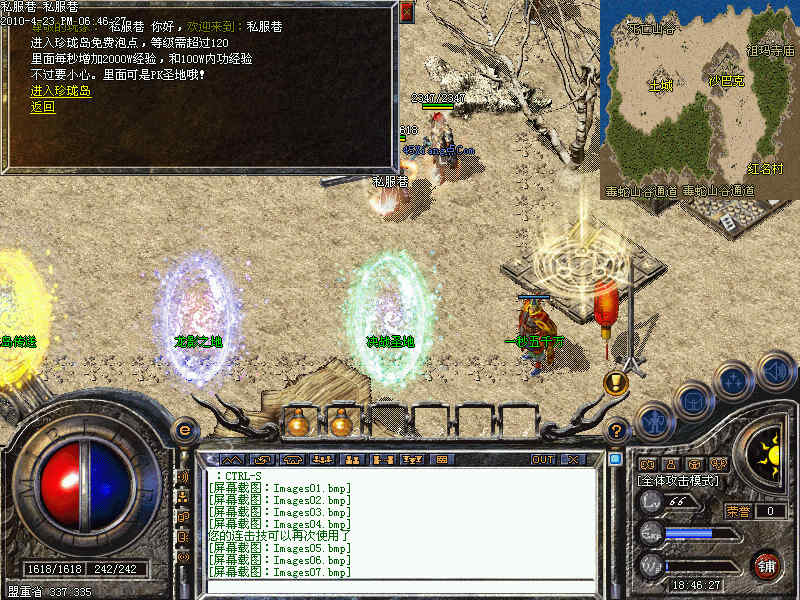Viewport: 800px width, 600px height.
Task: Click the OUT button on chat bar
Action: [543, 459]
